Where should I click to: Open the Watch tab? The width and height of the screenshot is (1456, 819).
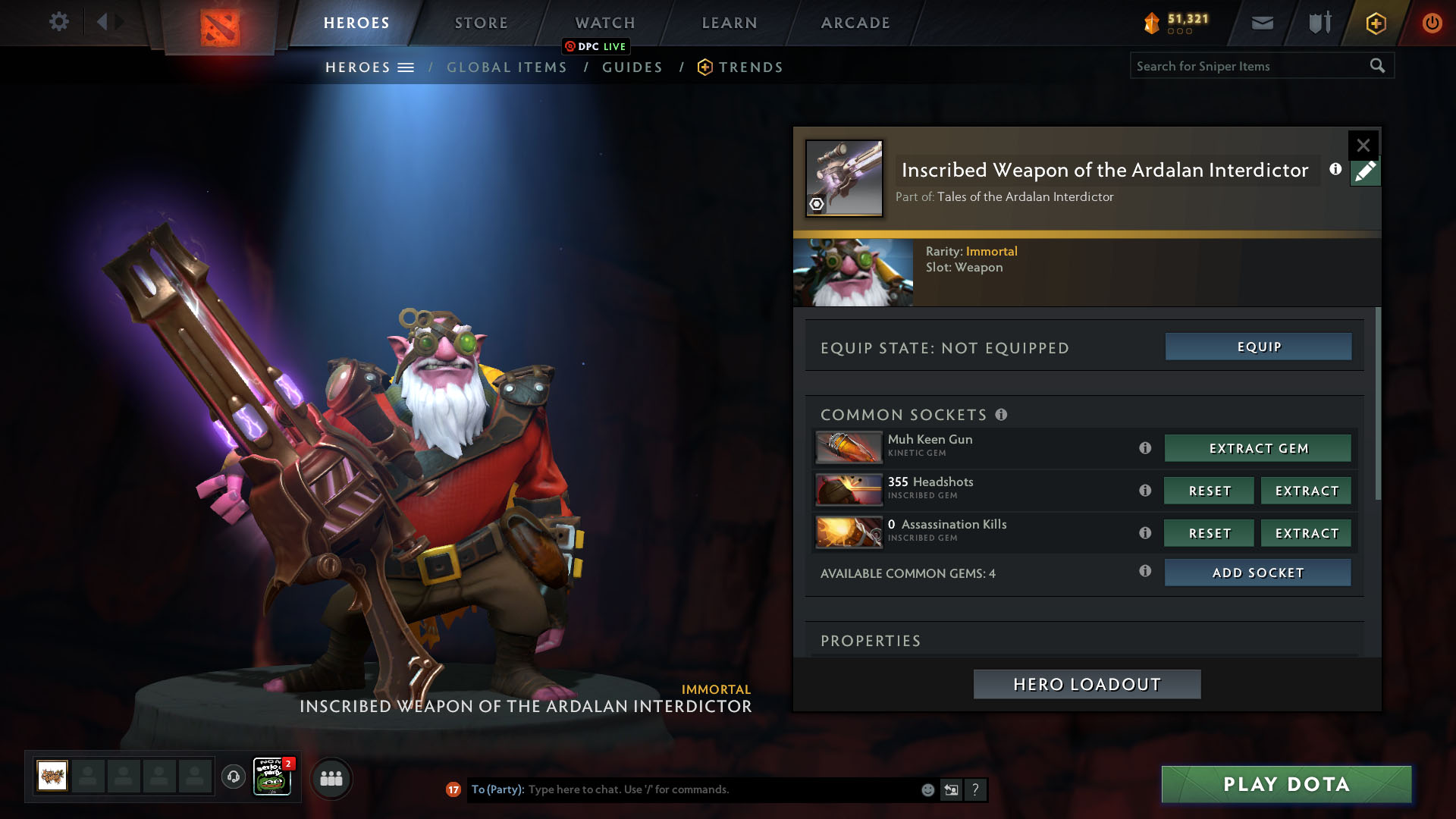coord(604,23)
